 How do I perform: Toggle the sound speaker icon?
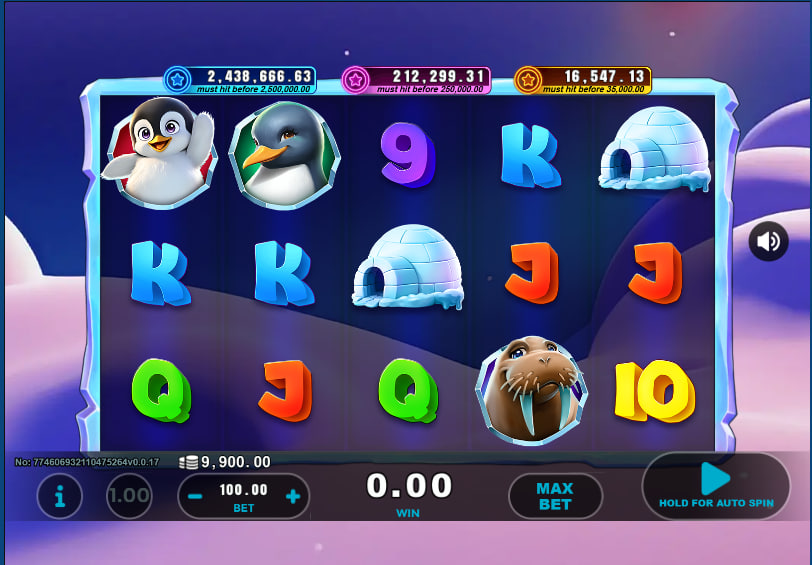pos(768,241)
